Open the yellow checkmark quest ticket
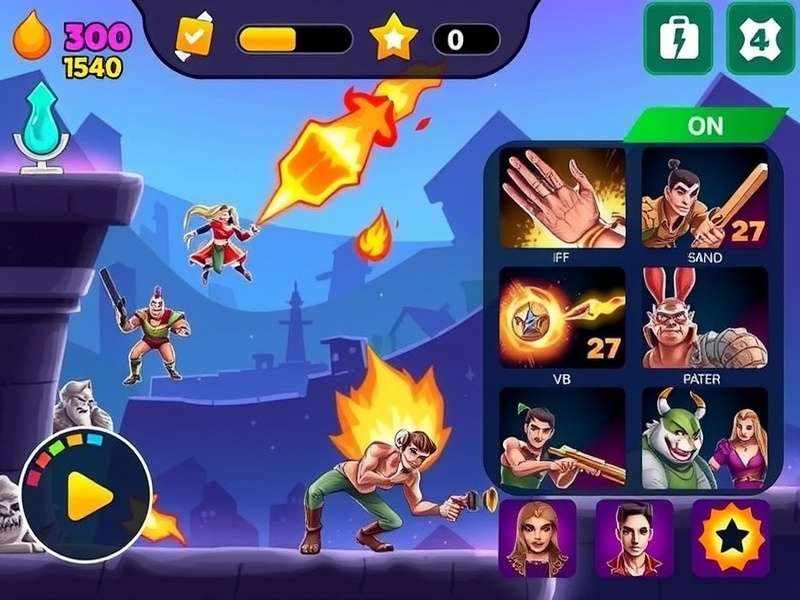The height and width of the screenshot is (600, 800). (x=194, y=38)
